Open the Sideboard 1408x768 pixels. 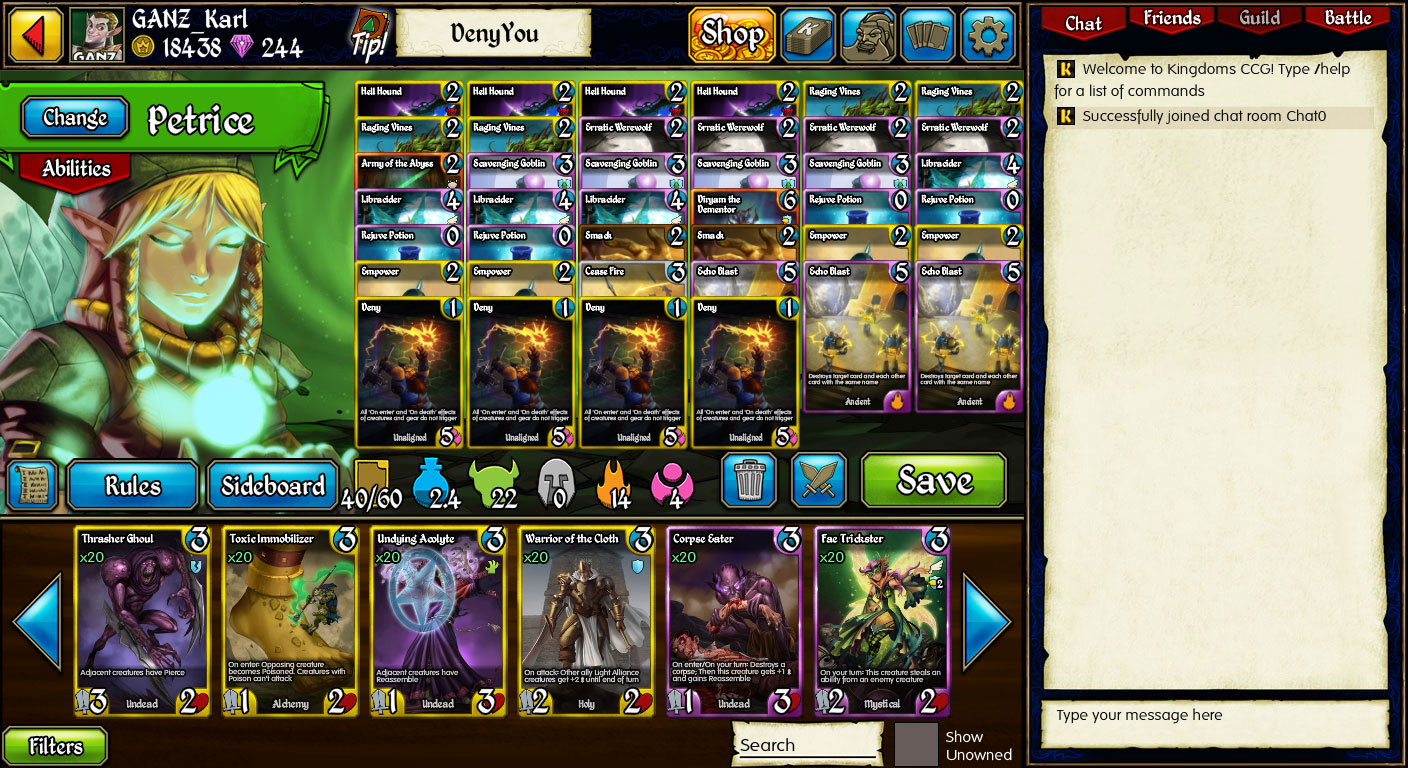(x=273, y=484)
